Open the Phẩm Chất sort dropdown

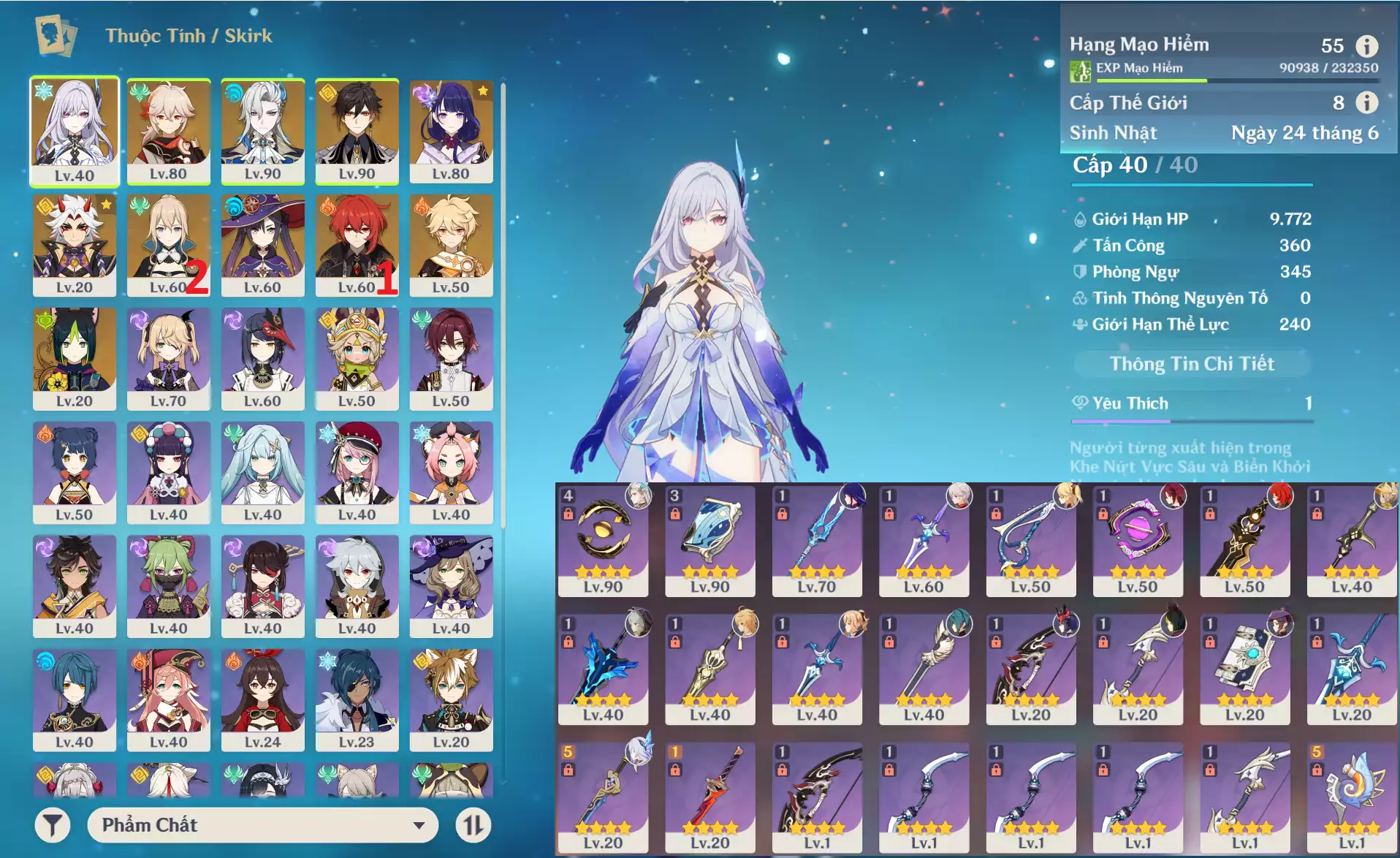(262, 825)
